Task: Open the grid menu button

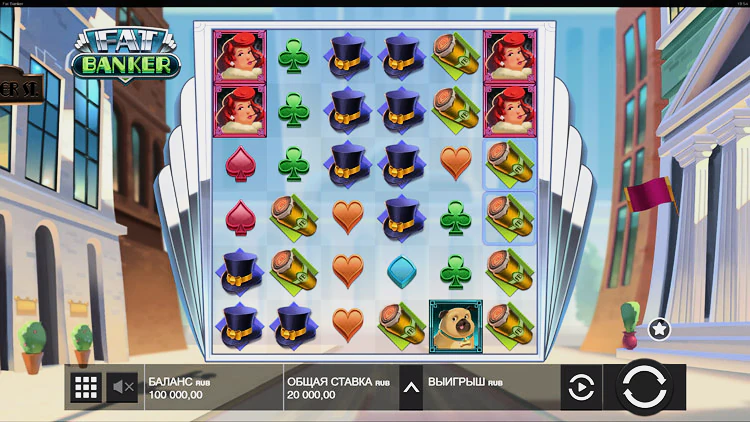Action: click(86, 387)
